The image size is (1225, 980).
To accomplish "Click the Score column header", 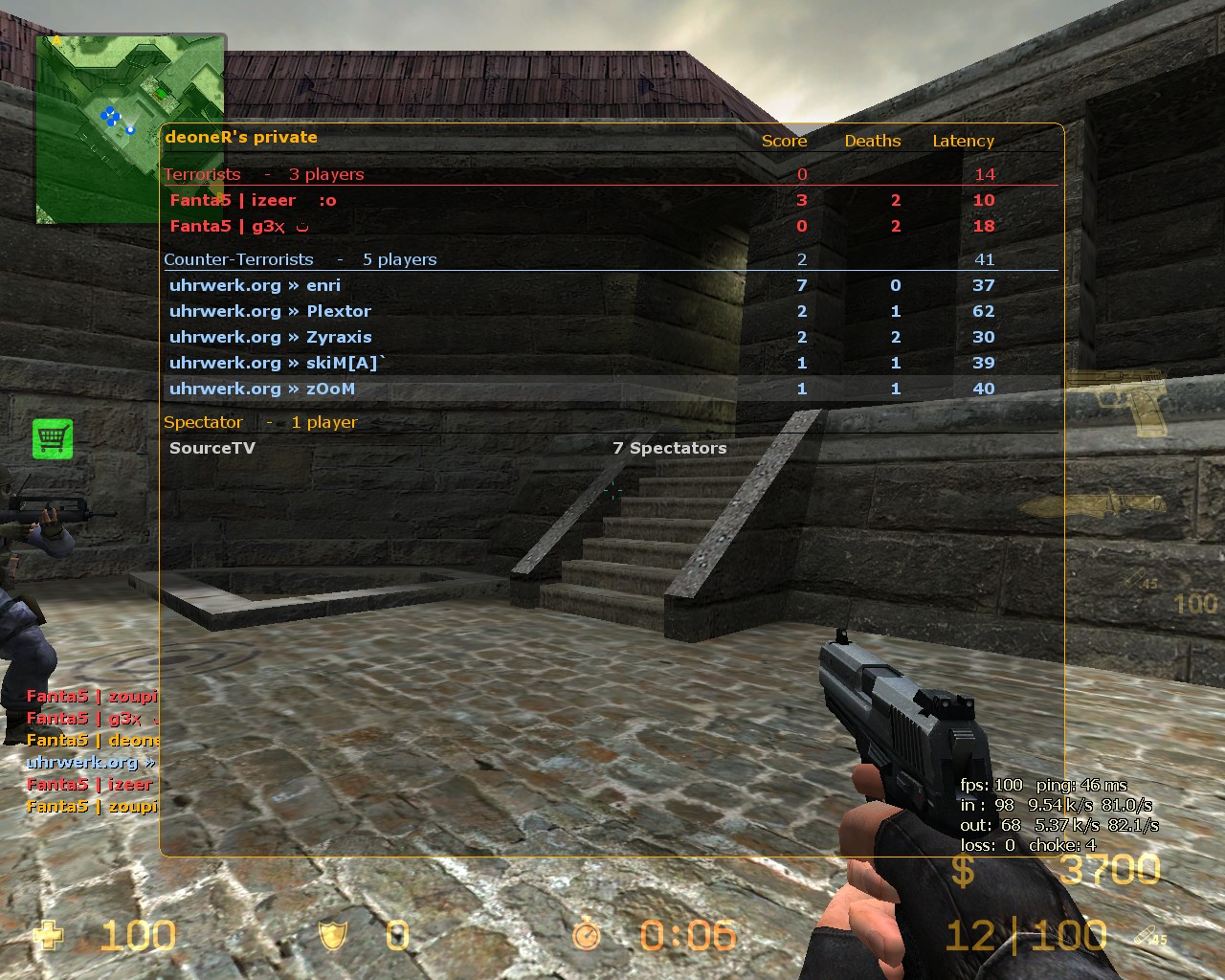I will 784,141.
